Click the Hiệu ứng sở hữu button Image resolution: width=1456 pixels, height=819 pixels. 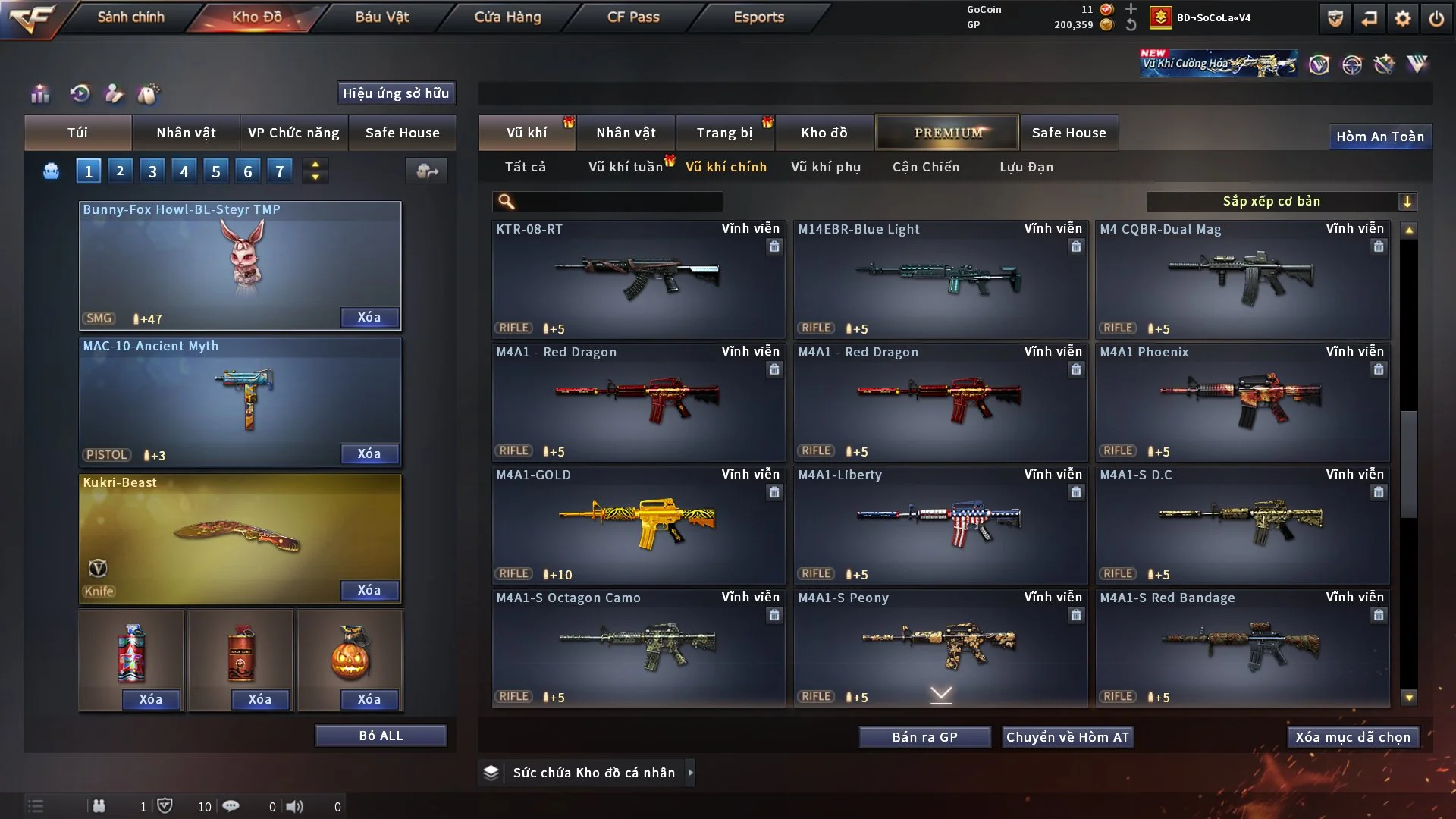[x=396, y=93]
